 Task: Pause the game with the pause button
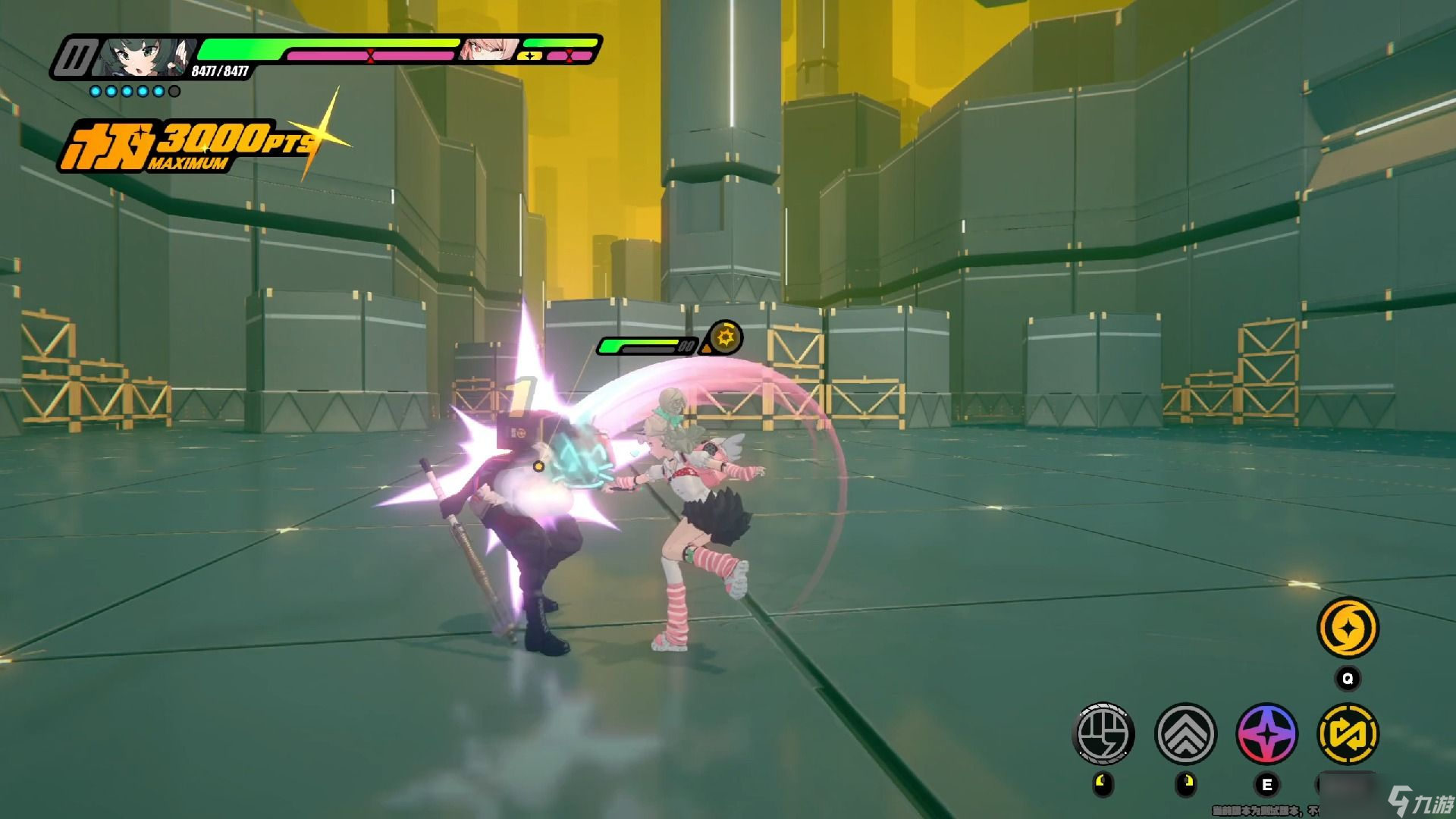pyautogui.click(x=78, y=58)
